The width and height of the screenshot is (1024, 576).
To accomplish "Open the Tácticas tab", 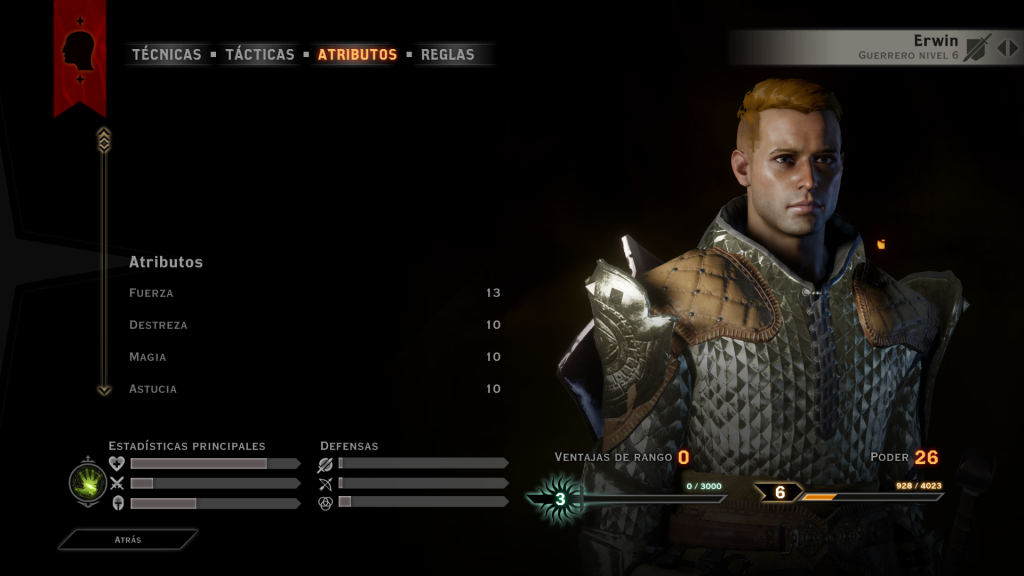I will coord(259,55).
